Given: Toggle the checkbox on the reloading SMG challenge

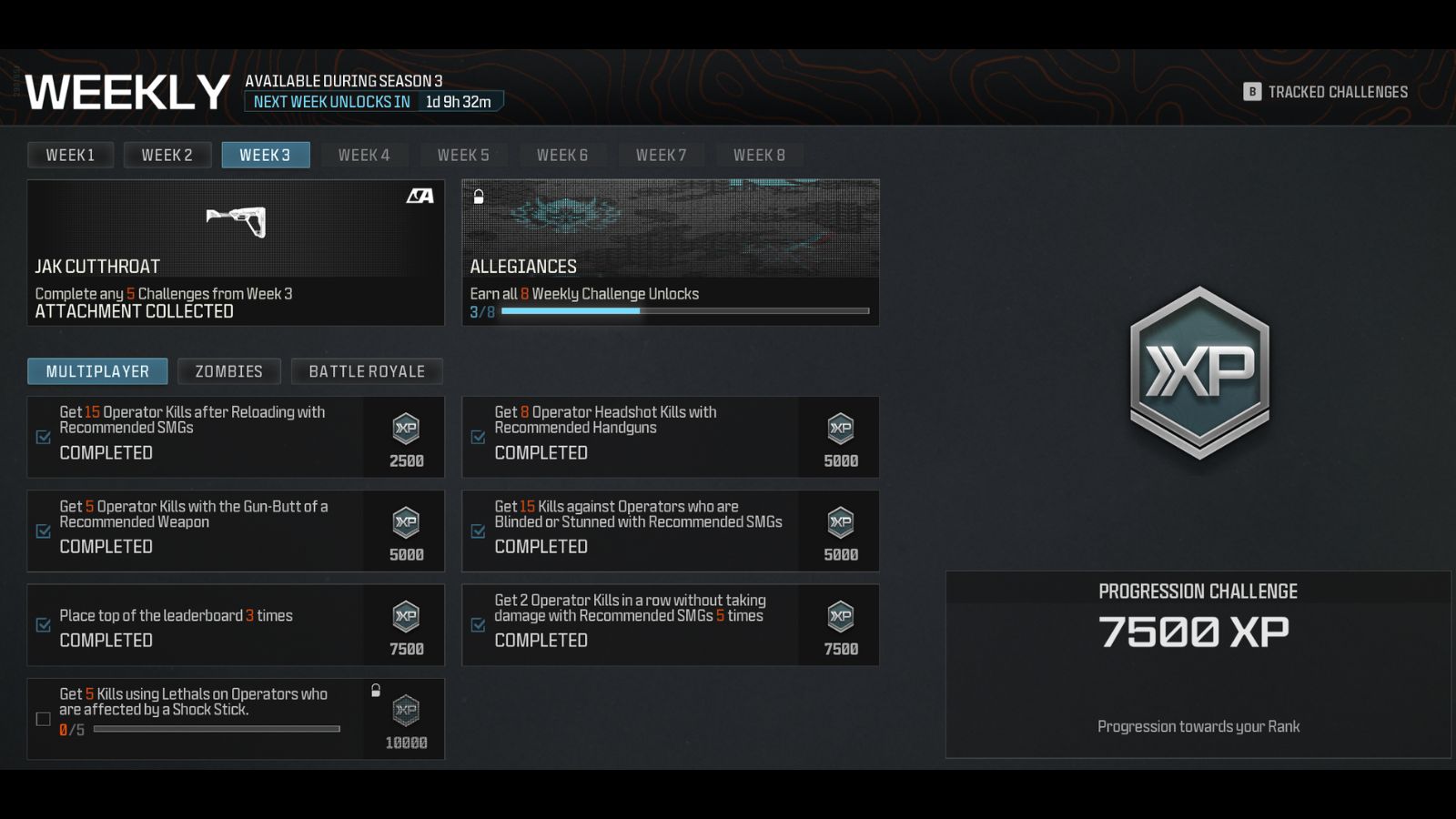Looking at the screenshot, I should pyautogui.click(x=42, y=438).
